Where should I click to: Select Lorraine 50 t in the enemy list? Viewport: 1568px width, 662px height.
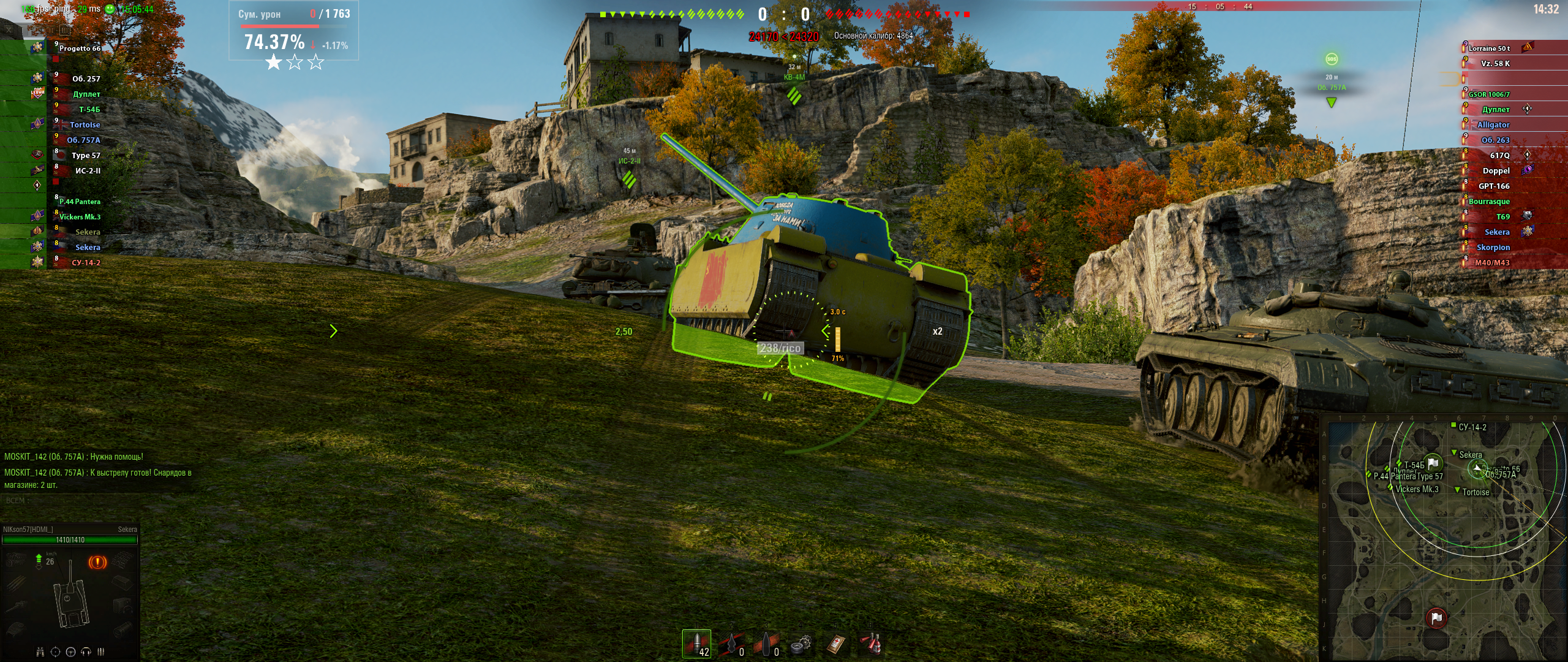1489,48
